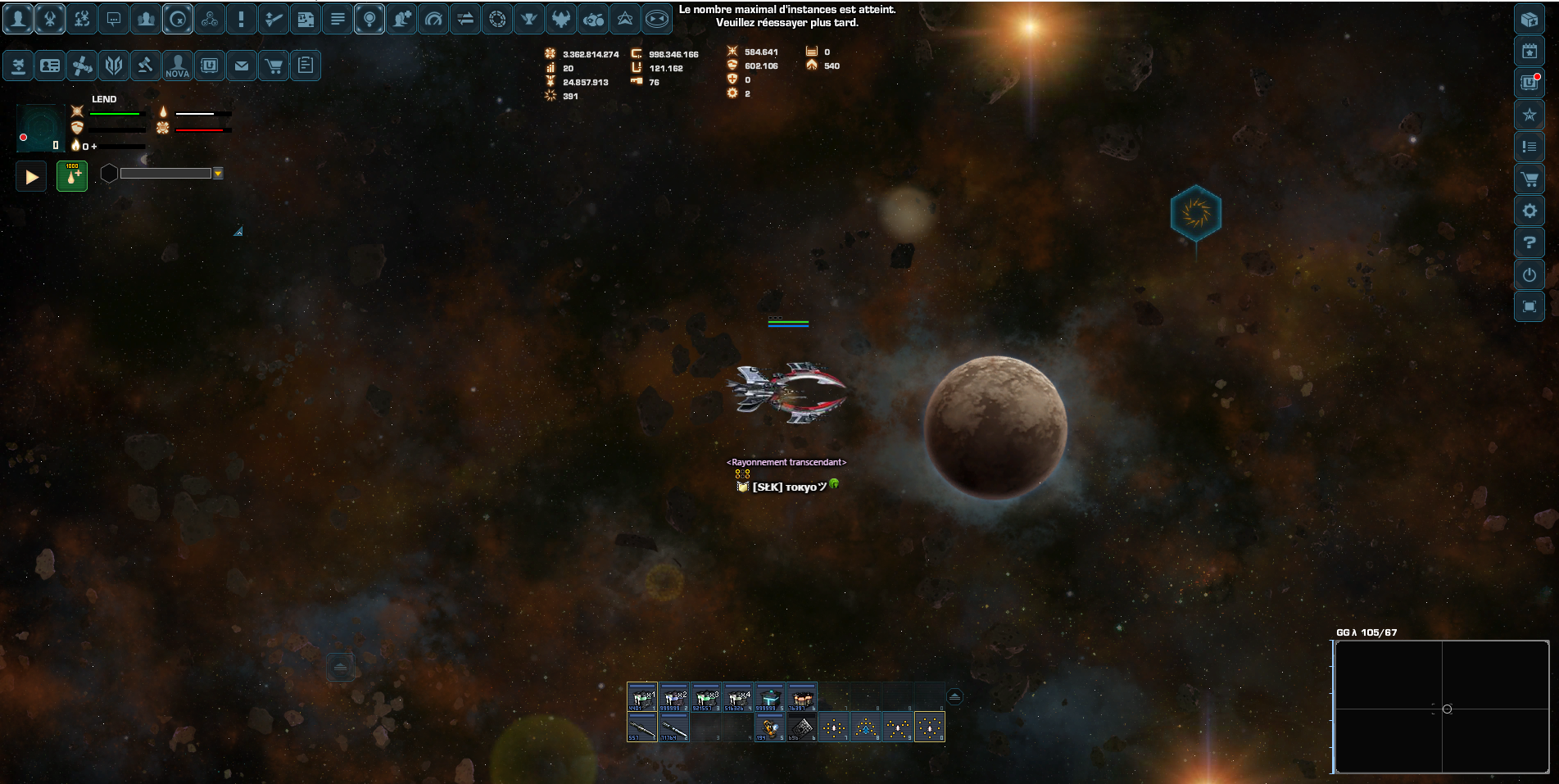Image resolution: width=1559 pixels, height=784 pixels.
Task: Click the orange play arrow button
Action: coord(32,176)
